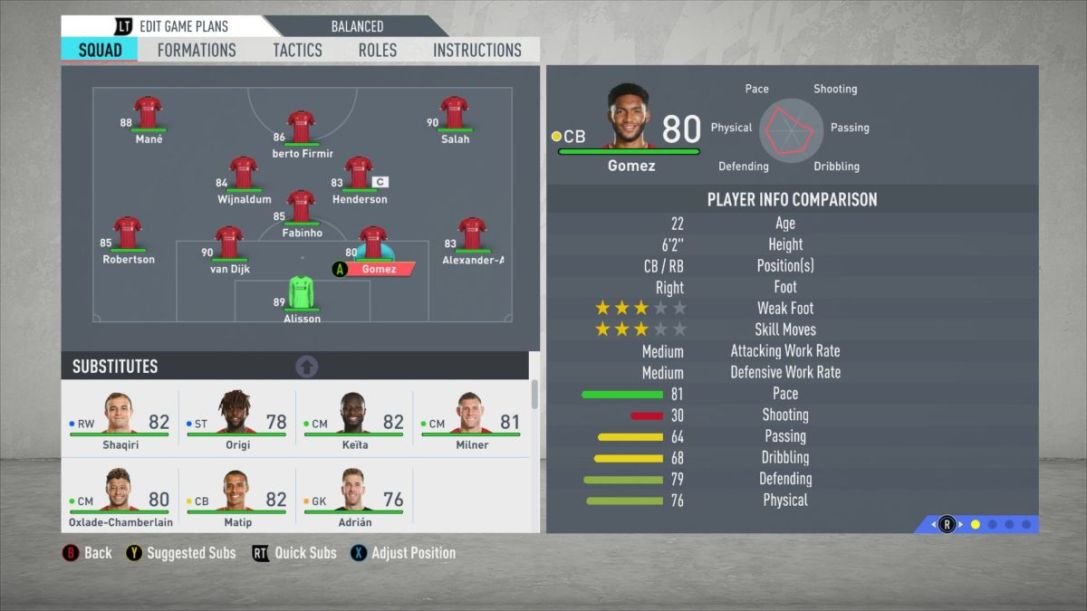Select Wijnaldum in midfield

(243, 174)
